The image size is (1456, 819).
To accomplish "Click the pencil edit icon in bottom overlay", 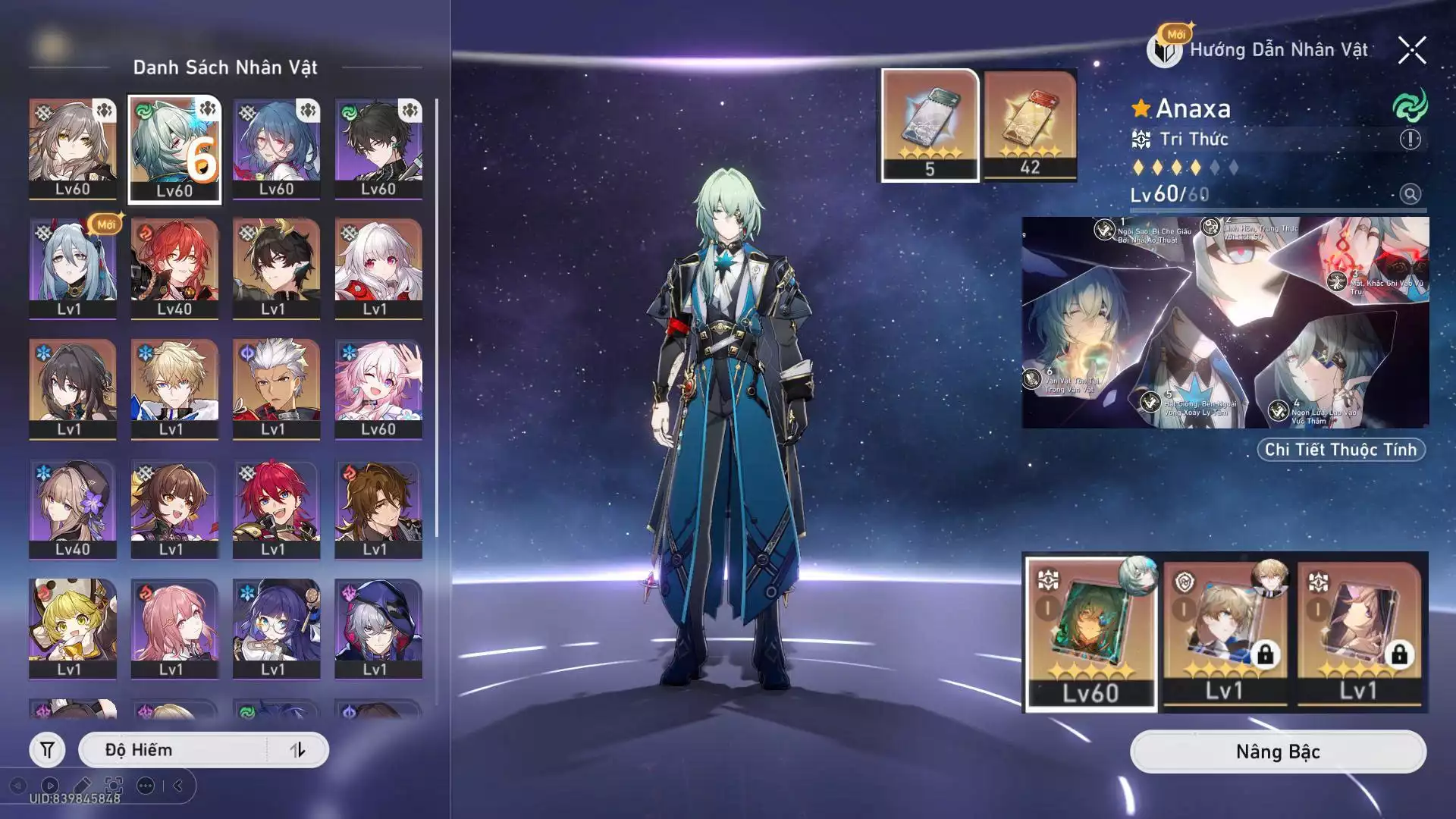I will (x=82, y=786).
